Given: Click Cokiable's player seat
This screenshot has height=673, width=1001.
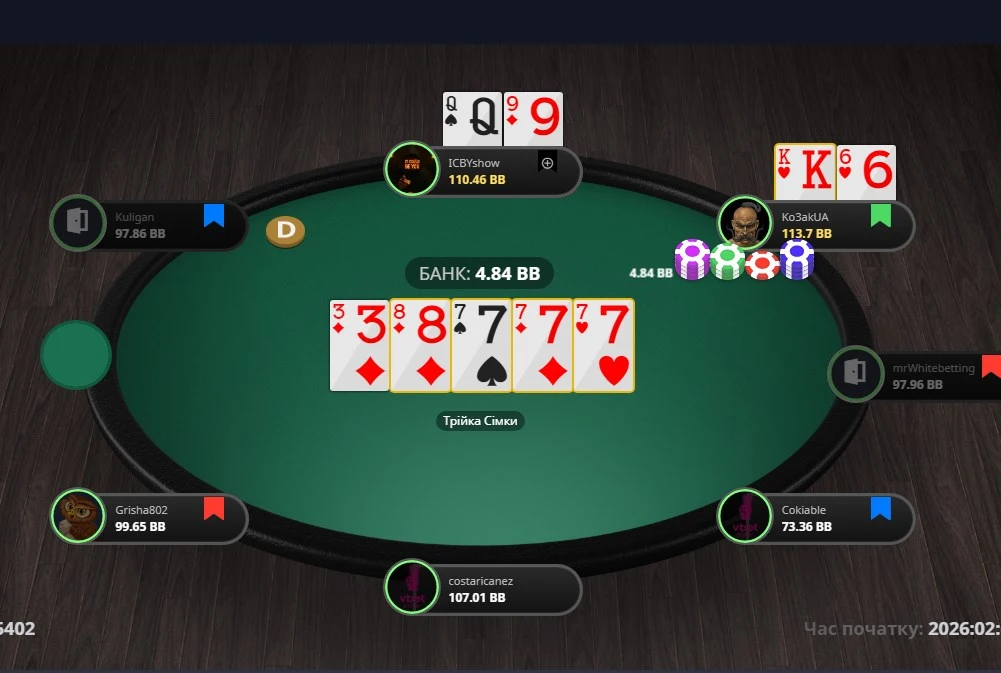Looking at the screenshot, I should point(815,517).
